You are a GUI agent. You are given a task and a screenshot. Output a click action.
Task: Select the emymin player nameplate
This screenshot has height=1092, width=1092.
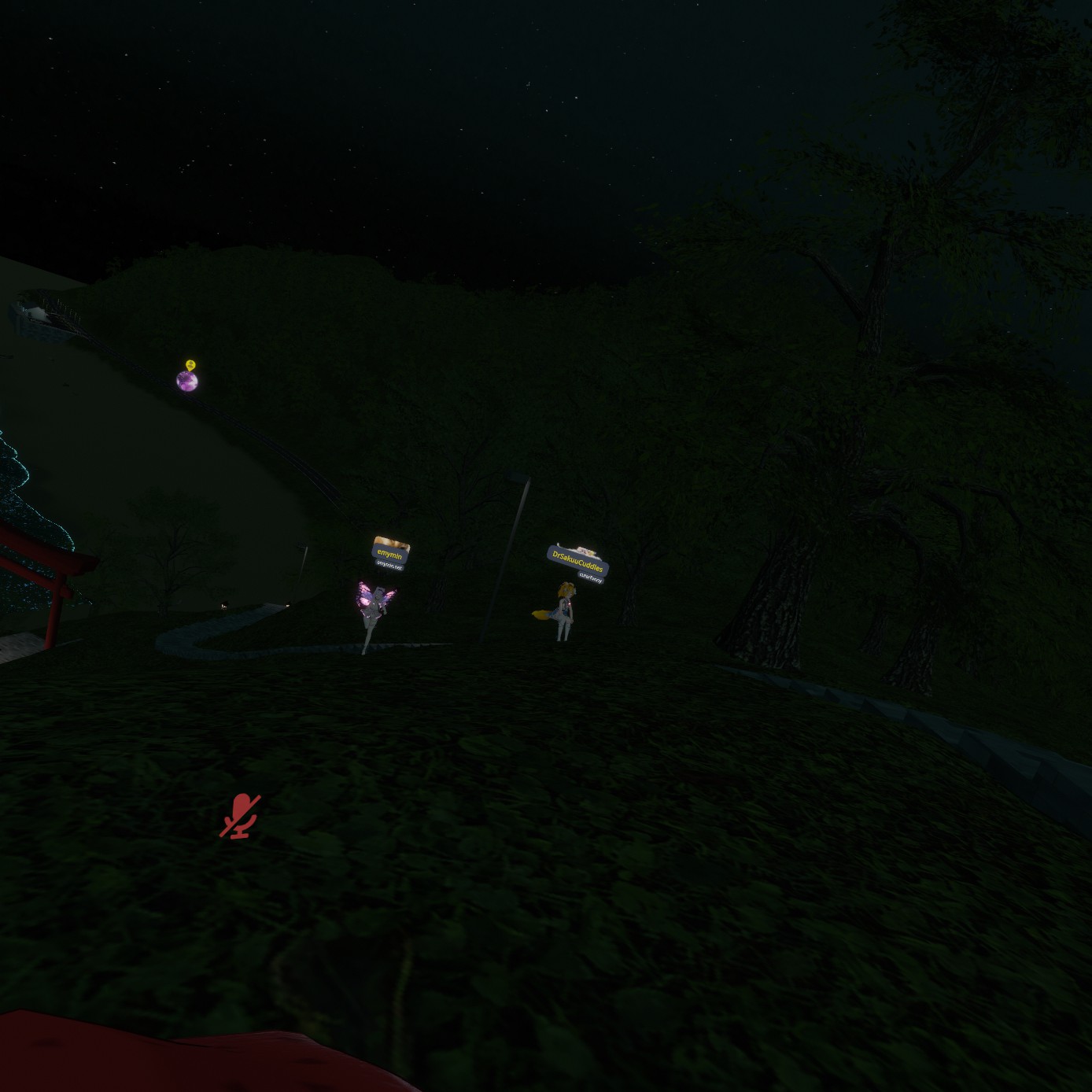coord(390,554)
